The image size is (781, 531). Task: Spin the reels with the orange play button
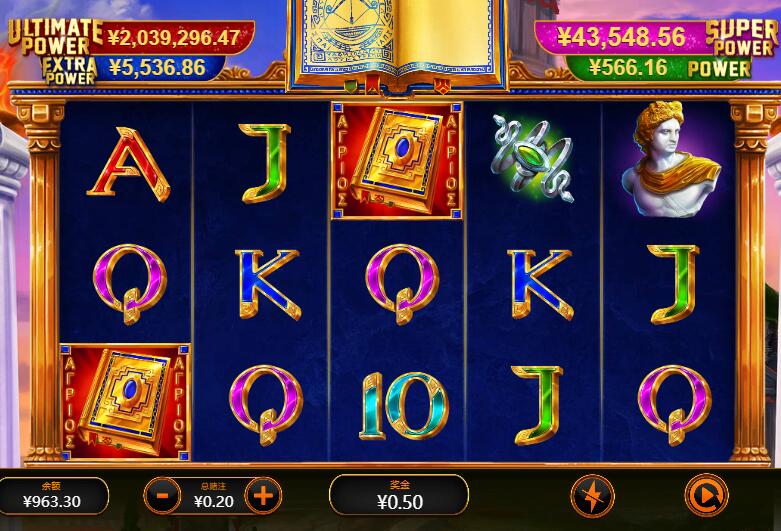click(x=706, y=495)
